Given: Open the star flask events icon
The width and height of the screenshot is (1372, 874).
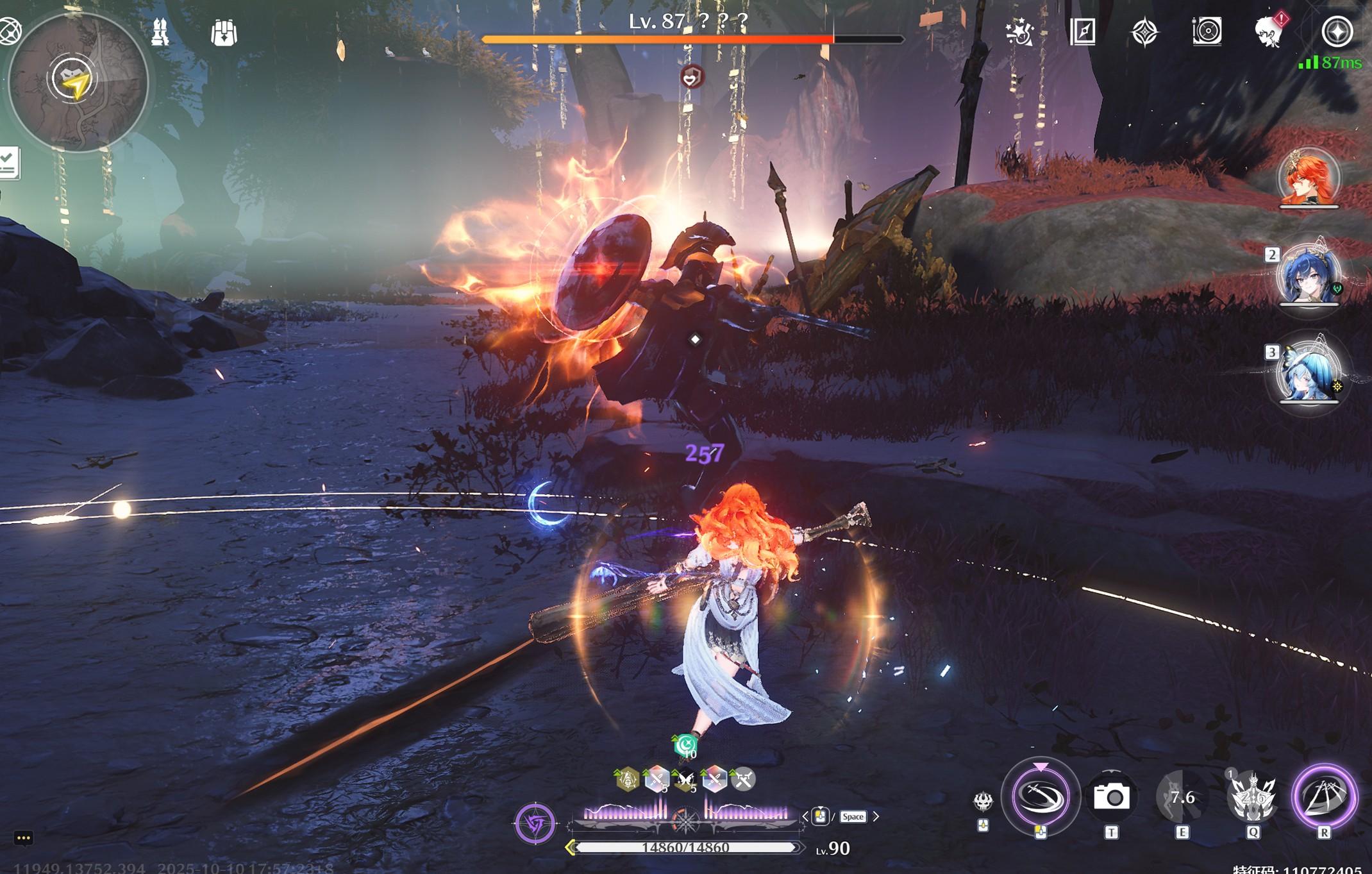Looking at the screenshot, I should pos(1019,32).
